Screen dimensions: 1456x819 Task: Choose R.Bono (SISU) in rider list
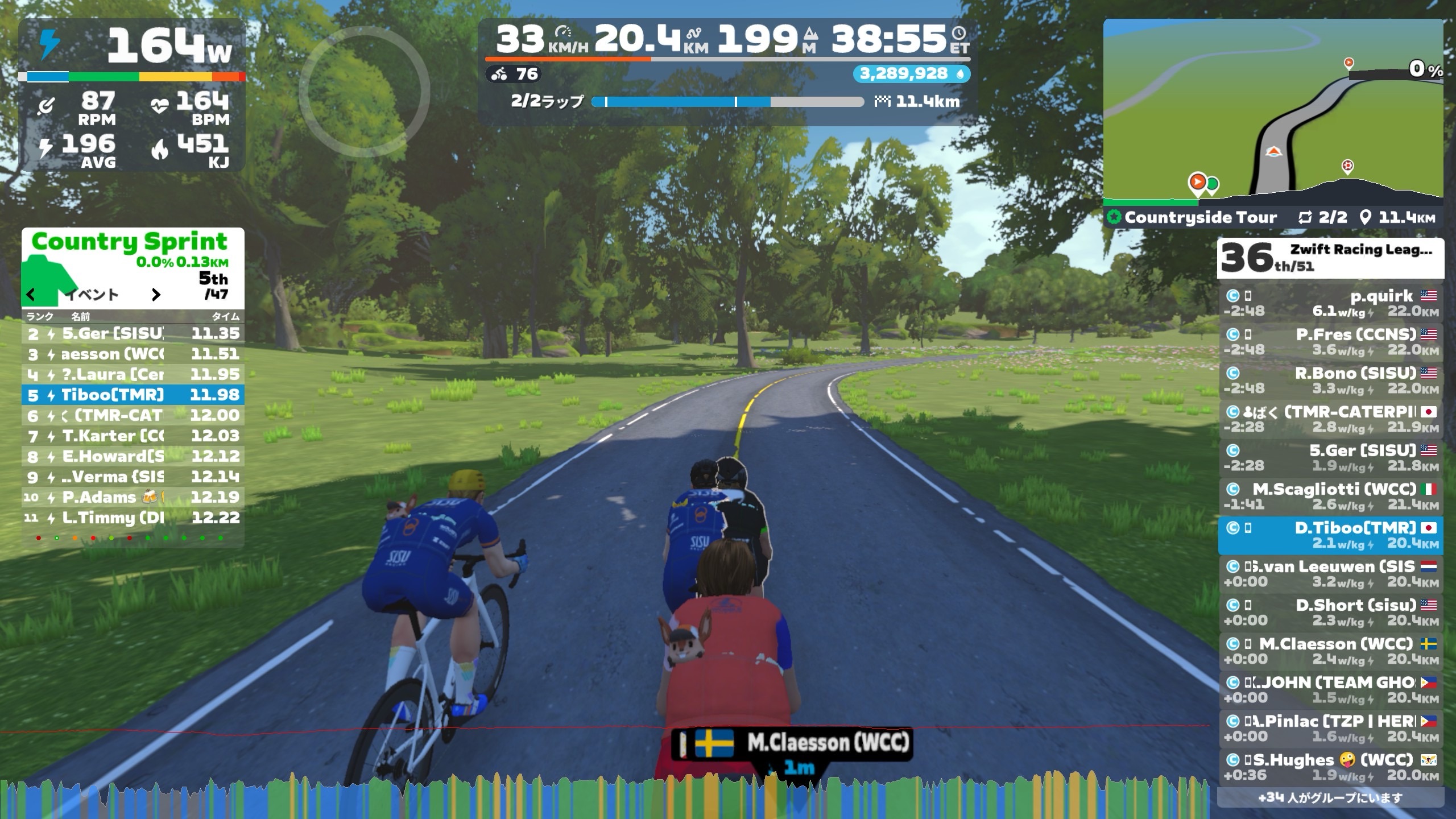point(1330,380)
